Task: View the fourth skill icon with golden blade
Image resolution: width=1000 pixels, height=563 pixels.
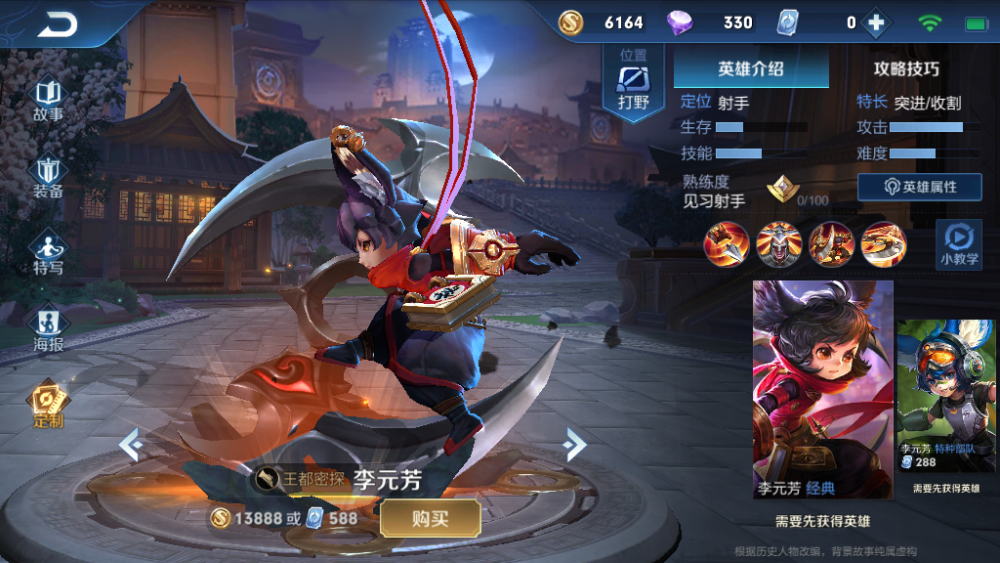Action: [884, 244]
